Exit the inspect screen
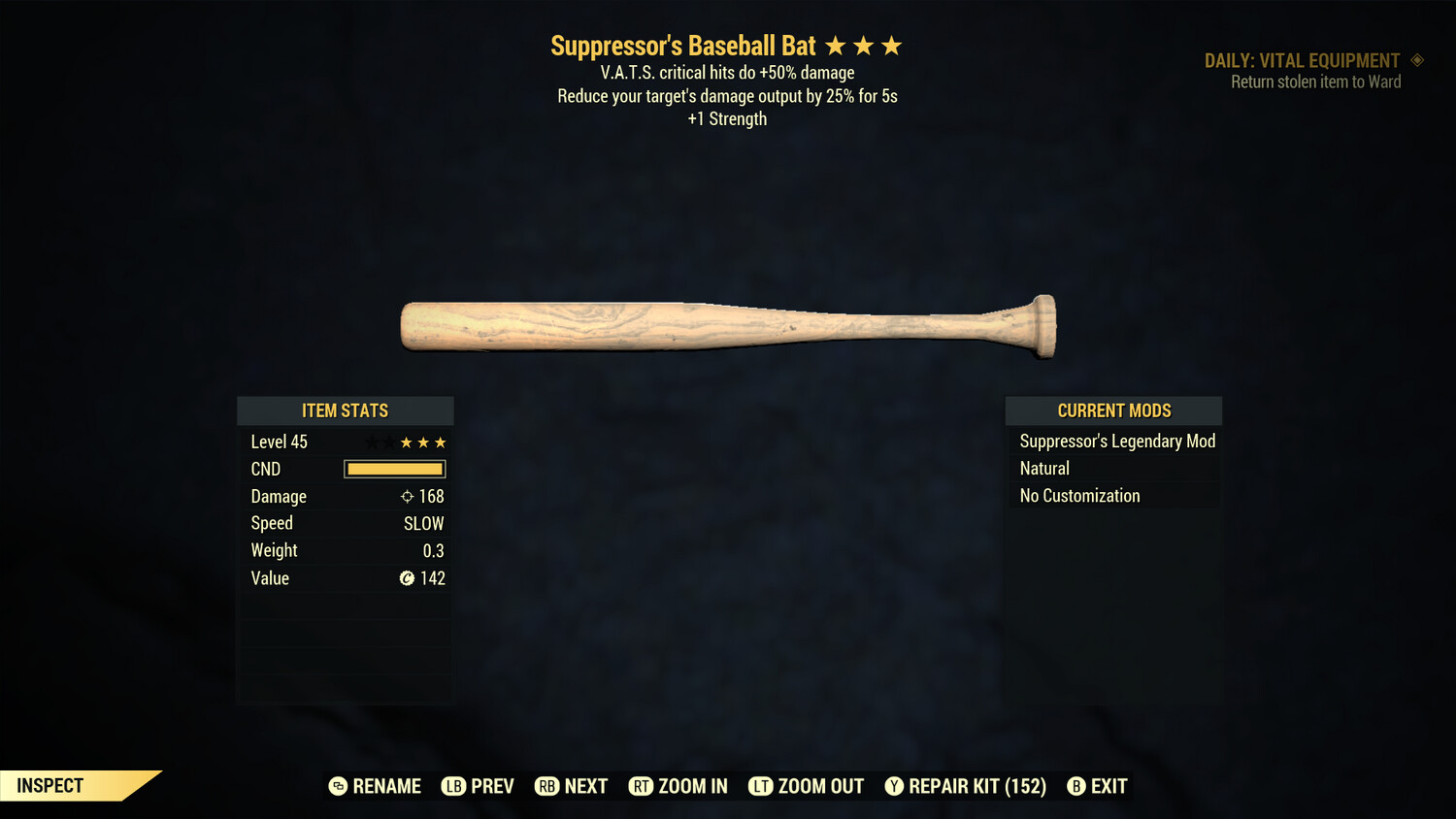This screenshot has height=819, width=1456. pyautogui.click(x=1098, y=786)
